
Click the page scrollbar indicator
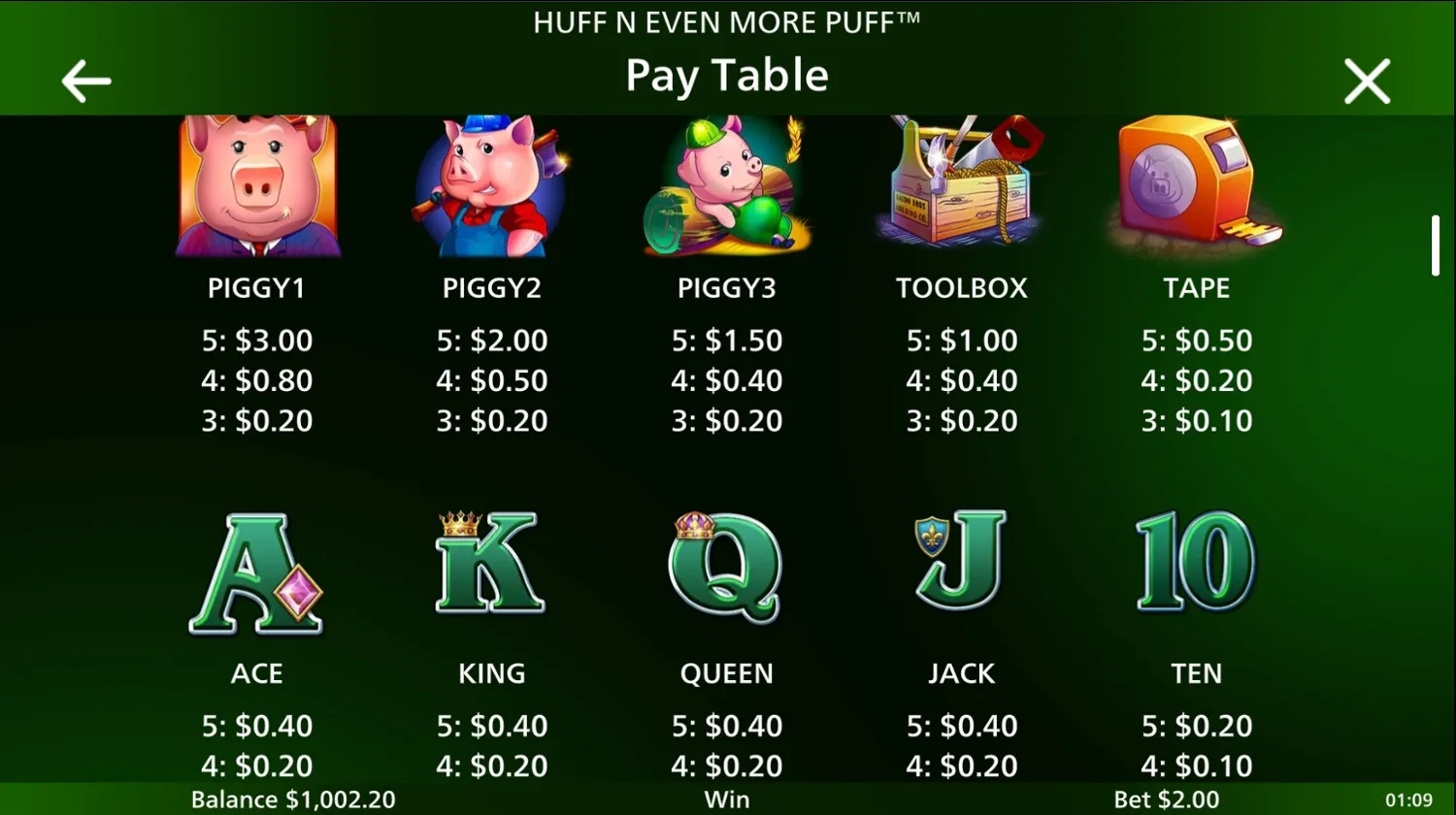coord(1435,245)
